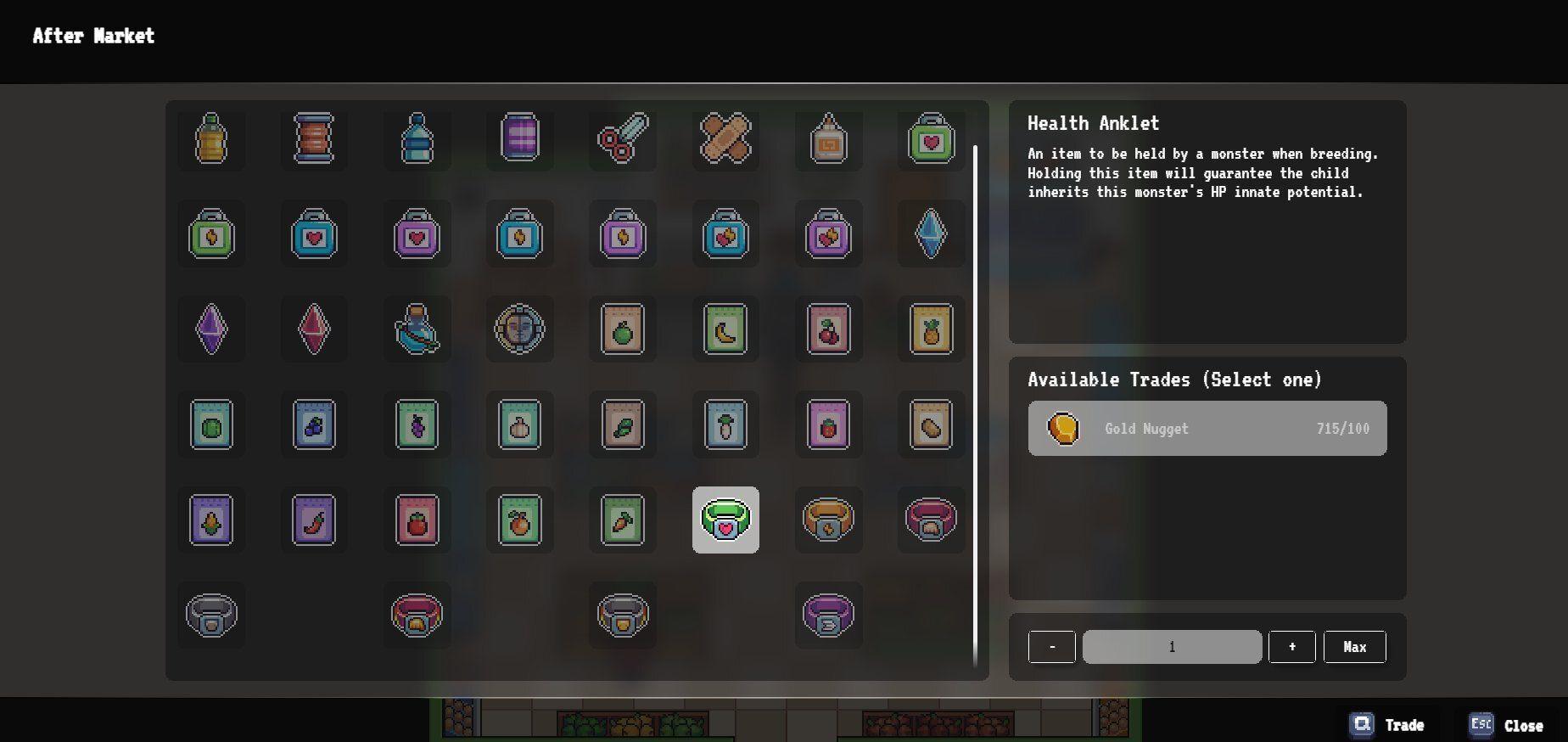Pick the red crystal item

tap(313, 329)
